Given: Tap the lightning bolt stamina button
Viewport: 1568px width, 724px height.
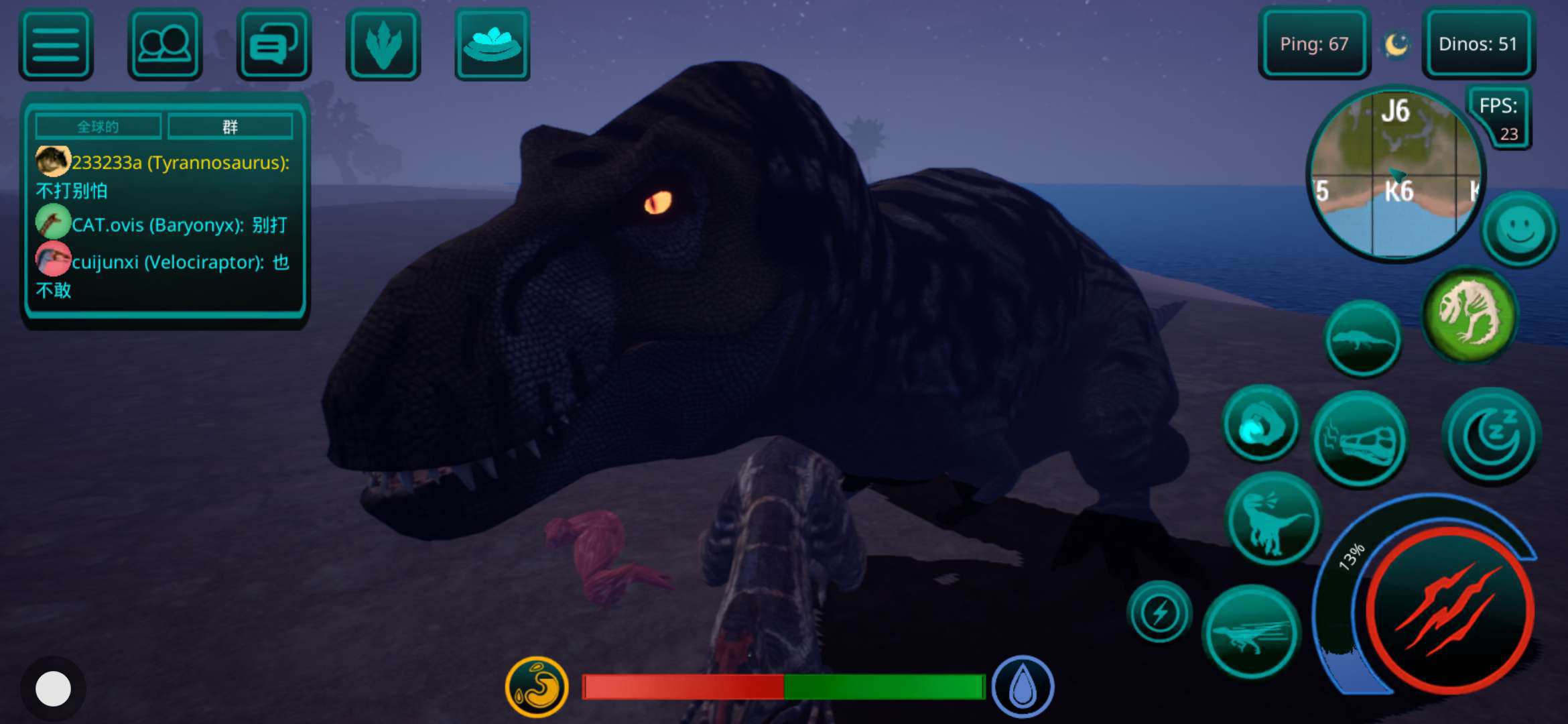Looking at the screenshot, I should click(x=1160, y=612).
